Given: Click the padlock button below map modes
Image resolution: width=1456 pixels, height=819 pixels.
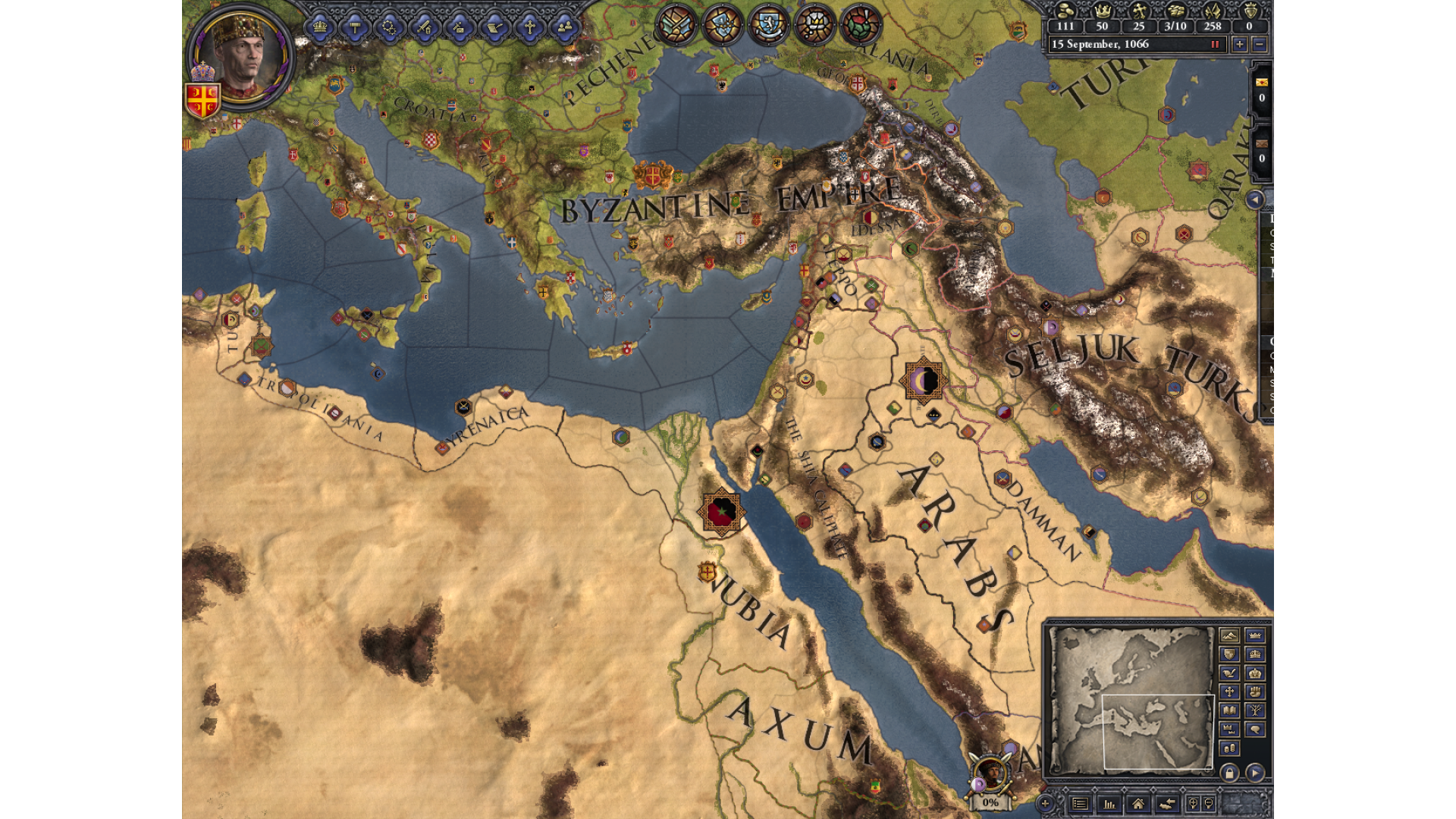Looking at the screenshot, I should point(1229,773).
